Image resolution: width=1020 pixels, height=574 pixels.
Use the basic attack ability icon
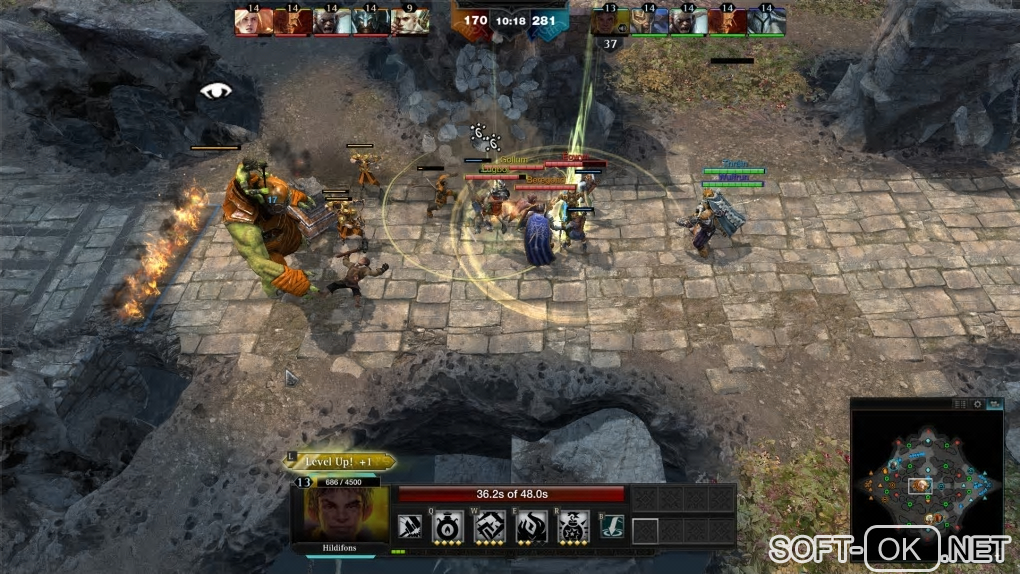410,526
